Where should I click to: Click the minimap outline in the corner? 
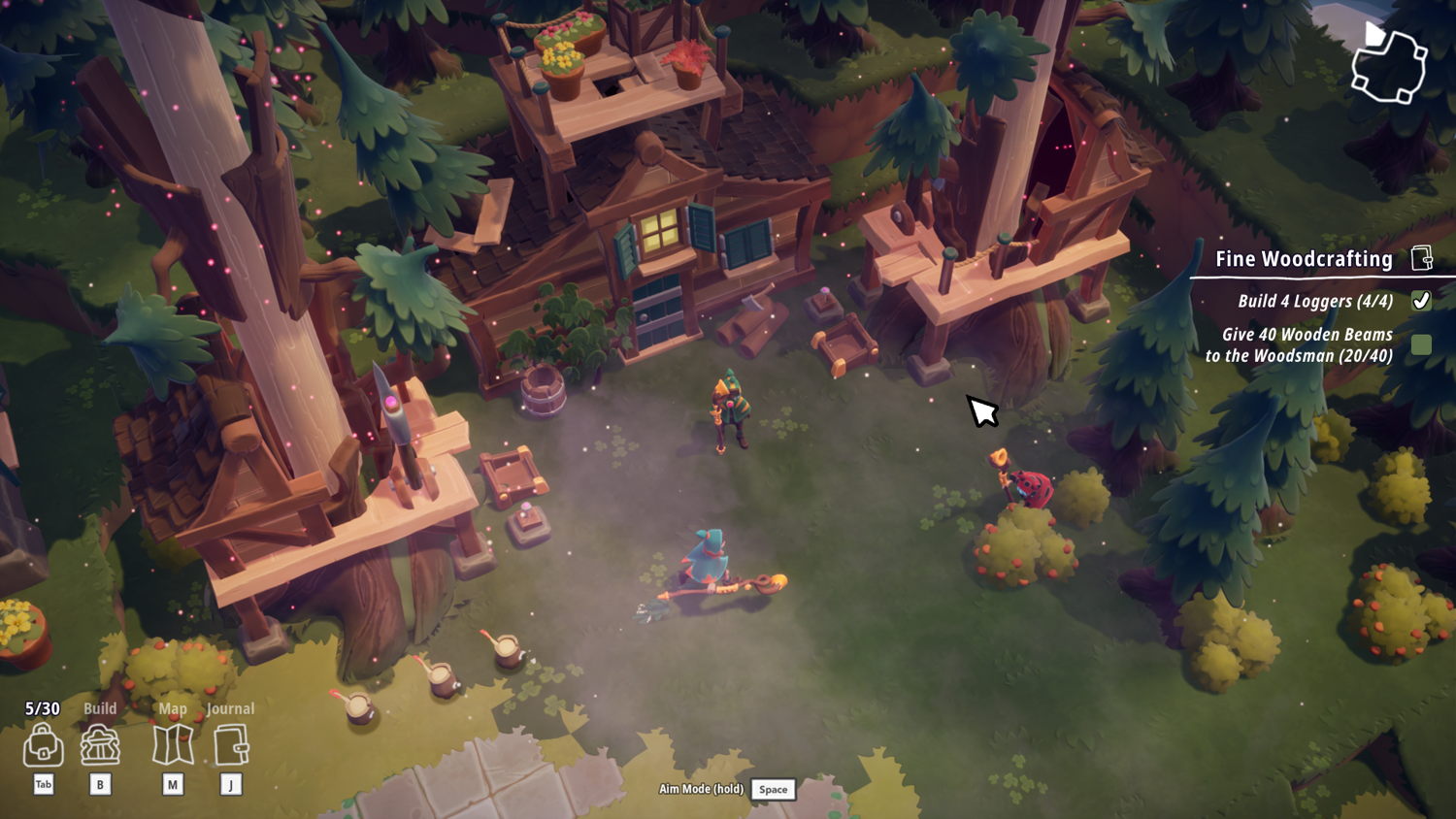1389,63
